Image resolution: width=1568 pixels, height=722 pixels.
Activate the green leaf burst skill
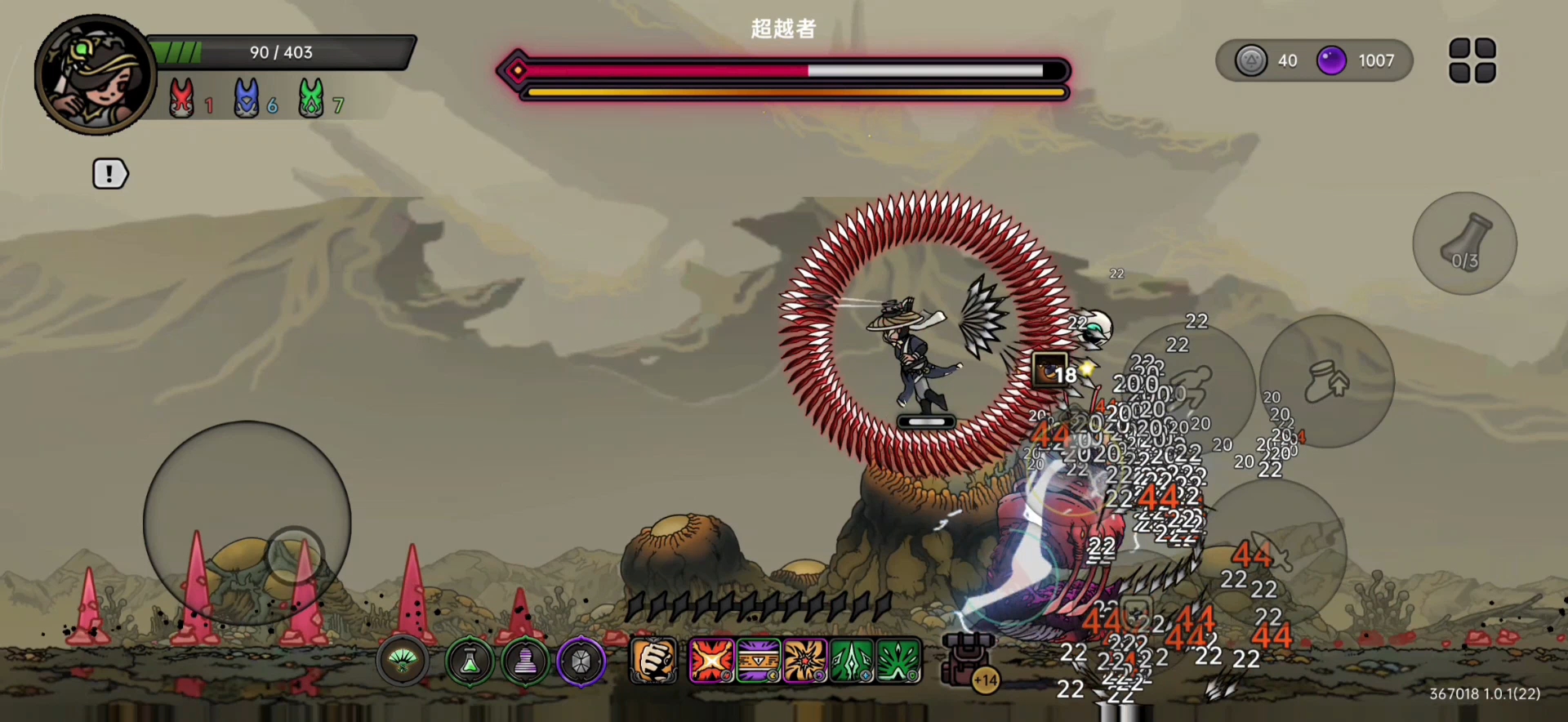(x=898, y=660)
